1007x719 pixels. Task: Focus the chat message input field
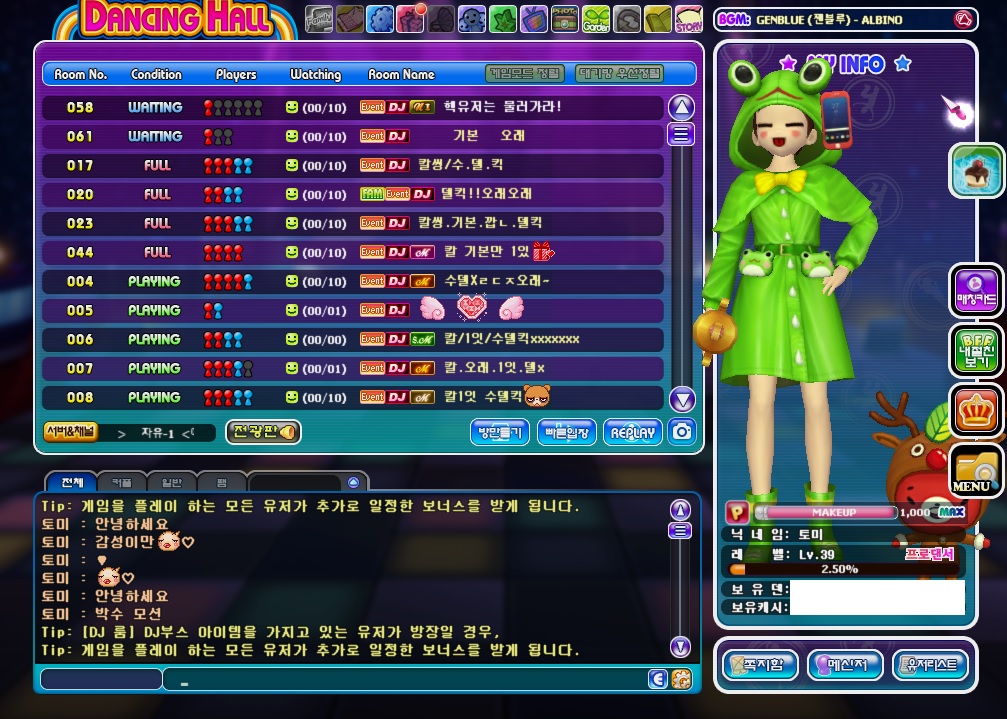pyautogui.click(x=400, y=680)
